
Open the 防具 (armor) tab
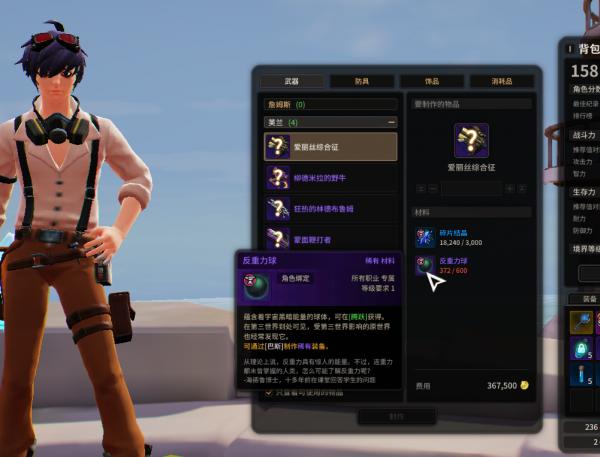coord(361,81)
